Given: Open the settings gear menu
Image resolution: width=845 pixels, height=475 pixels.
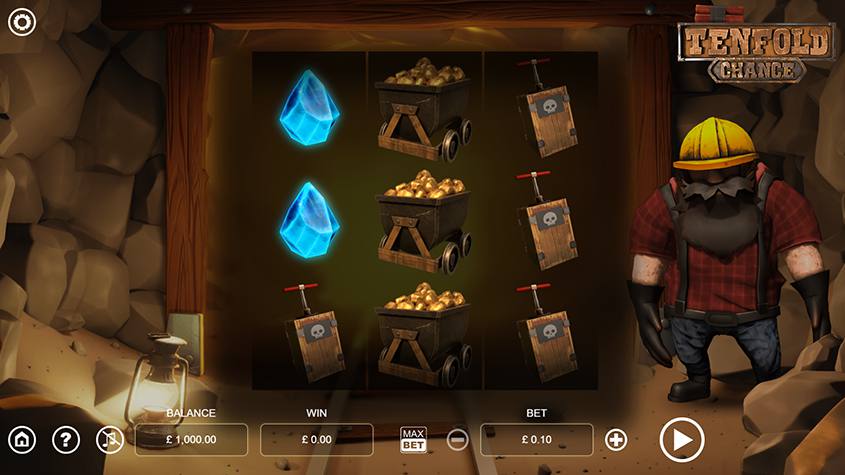Looking at the screenshot, I should point(21,23).
